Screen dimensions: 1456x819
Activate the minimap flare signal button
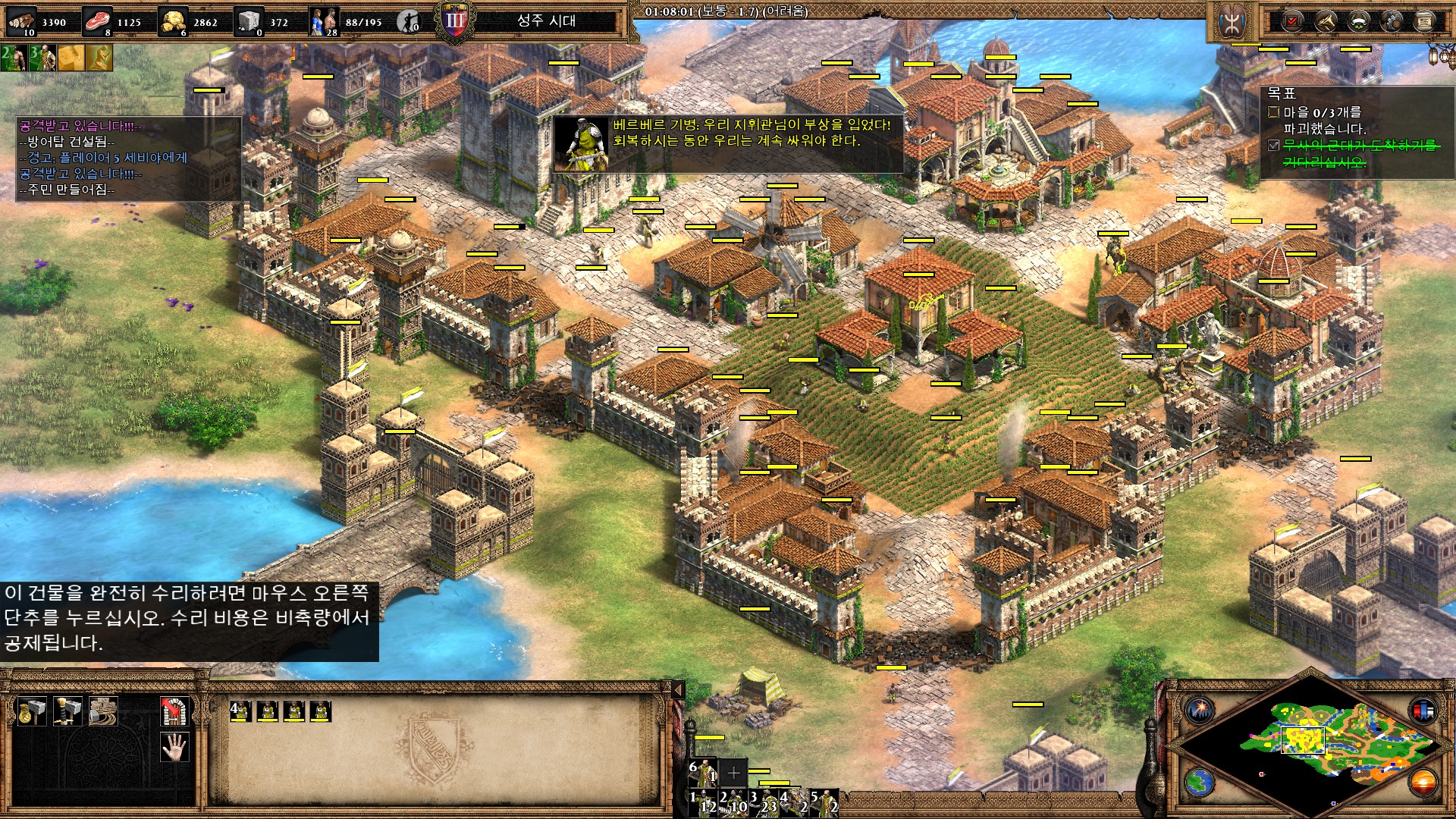(x=1200, y=711)
